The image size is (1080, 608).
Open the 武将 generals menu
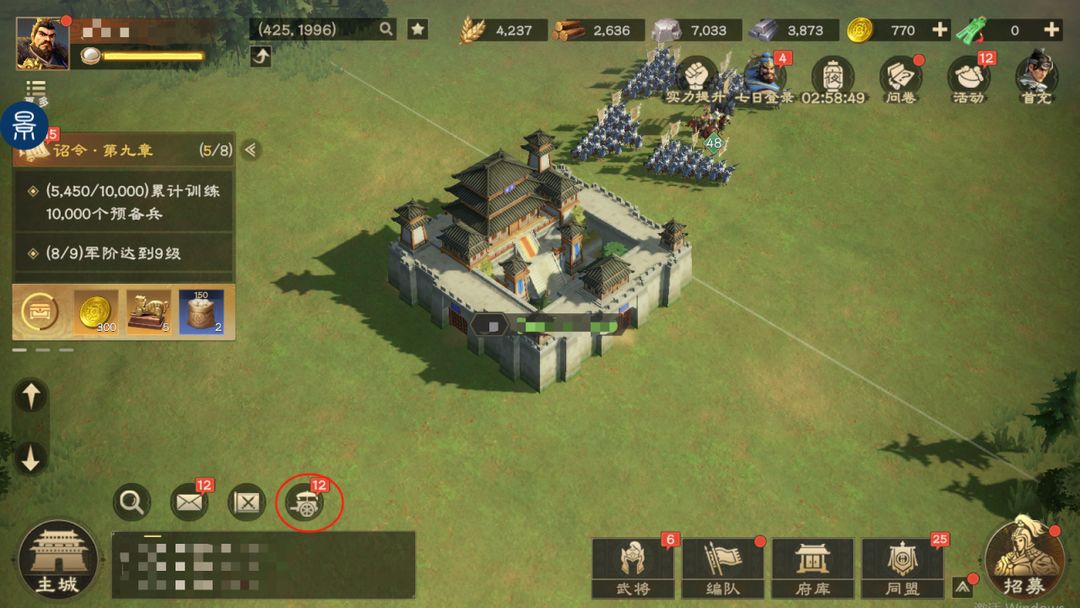coord(632,567)
